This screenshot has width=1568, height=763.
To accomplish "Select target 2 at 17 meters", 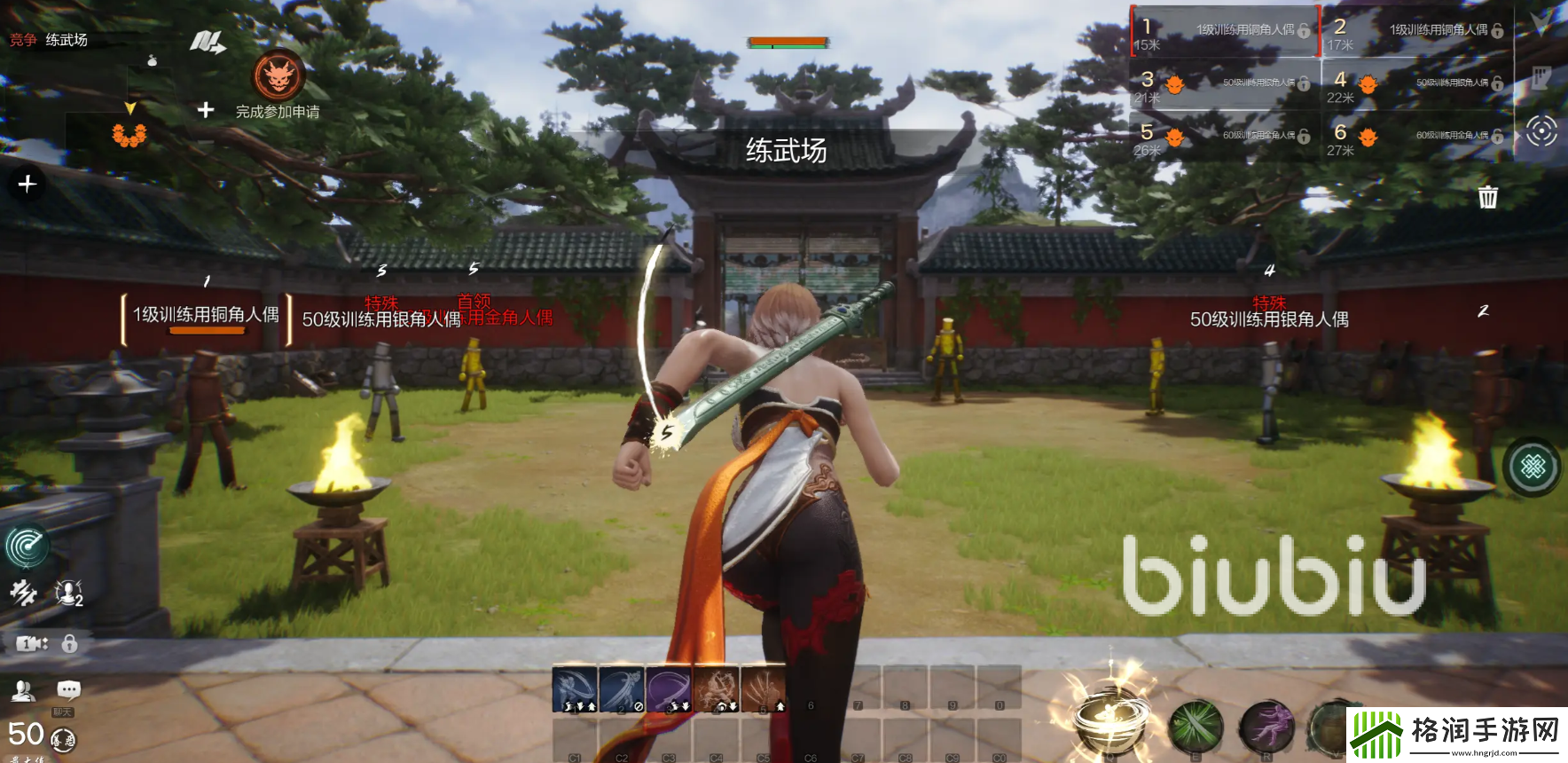I will point(1416,32).
